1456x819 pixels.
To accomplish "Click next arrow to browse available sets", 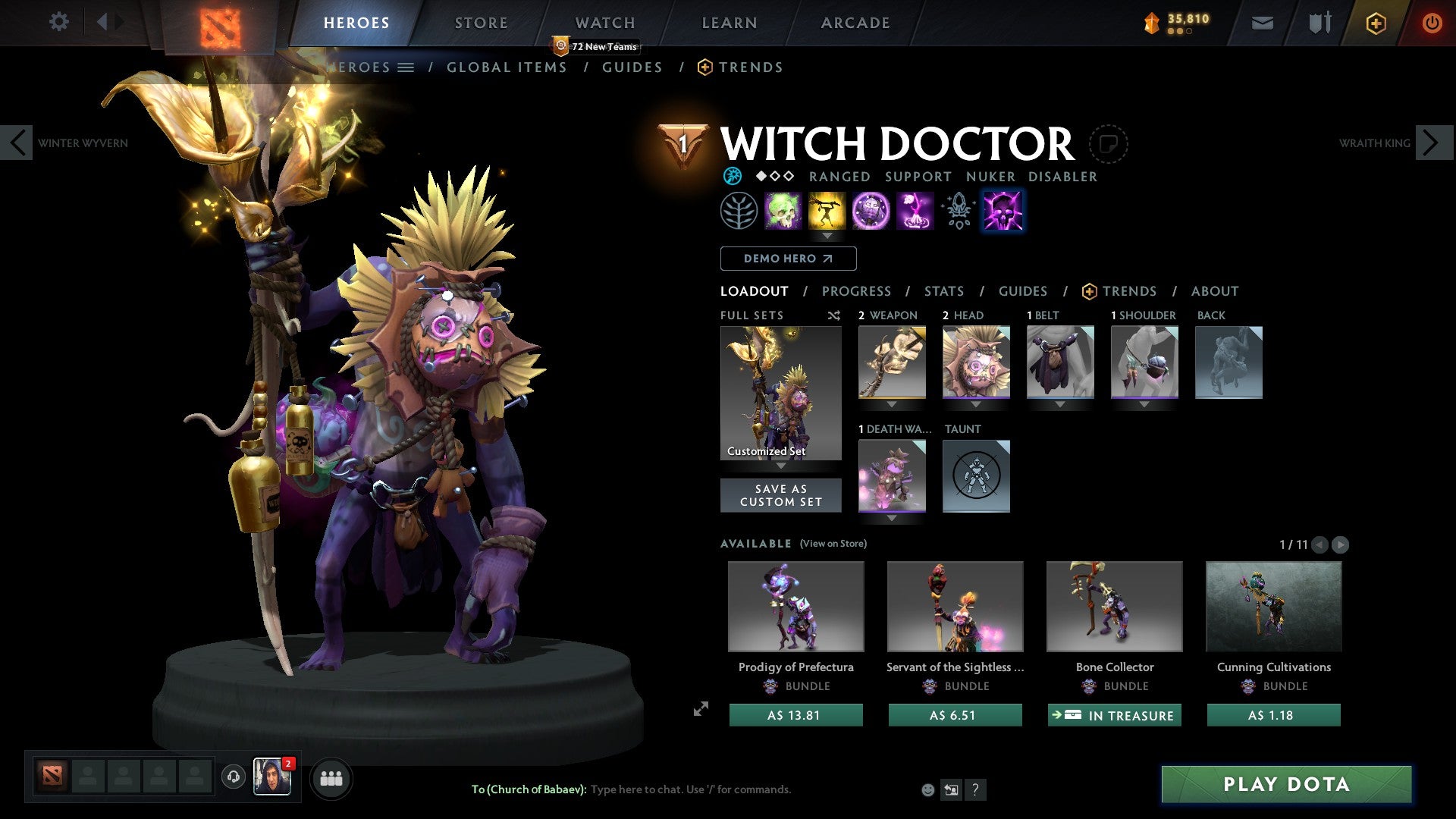I will 1342,544.
